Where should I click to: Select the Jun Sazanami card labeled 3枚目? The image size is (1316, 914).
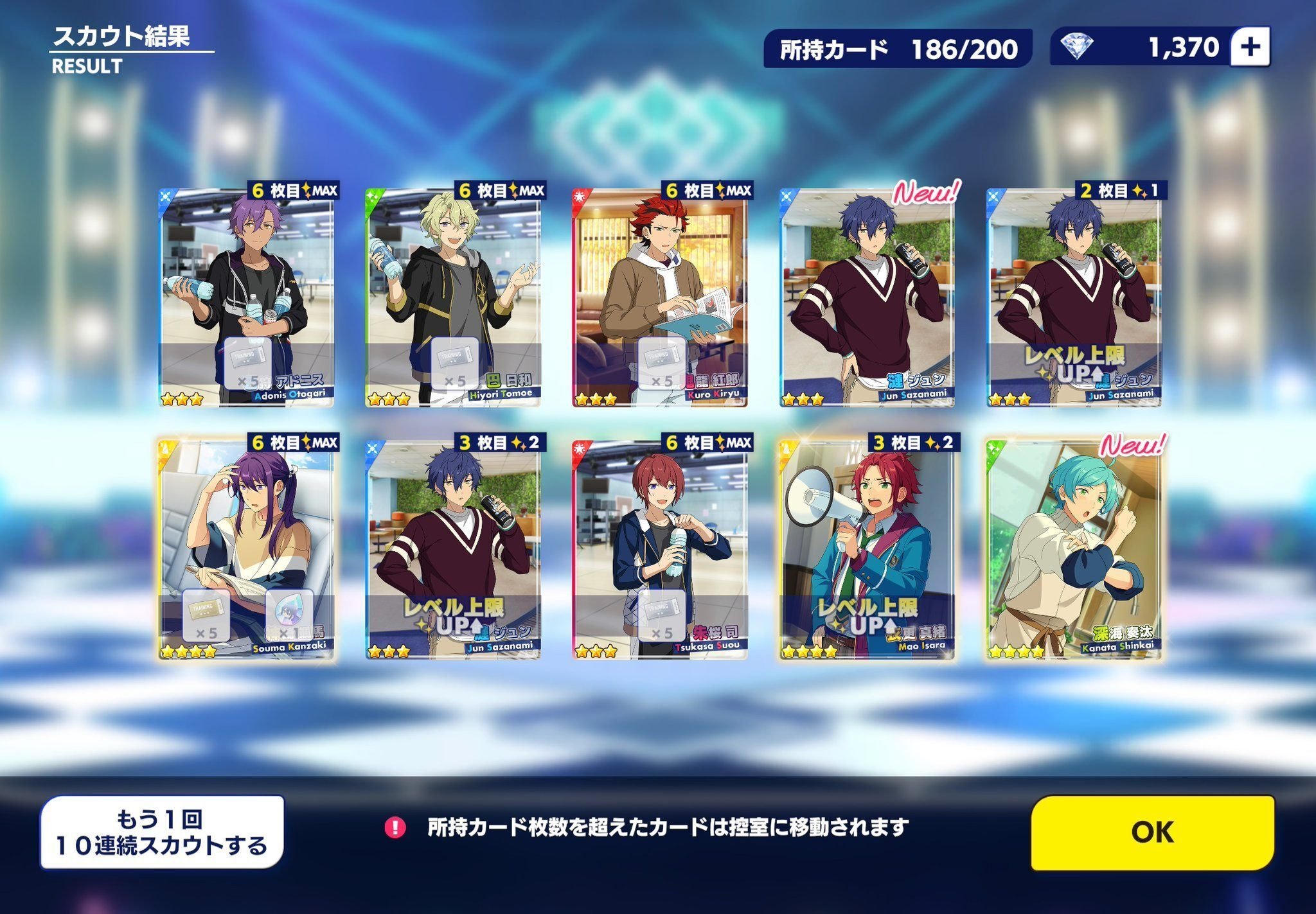pos(454,549)
